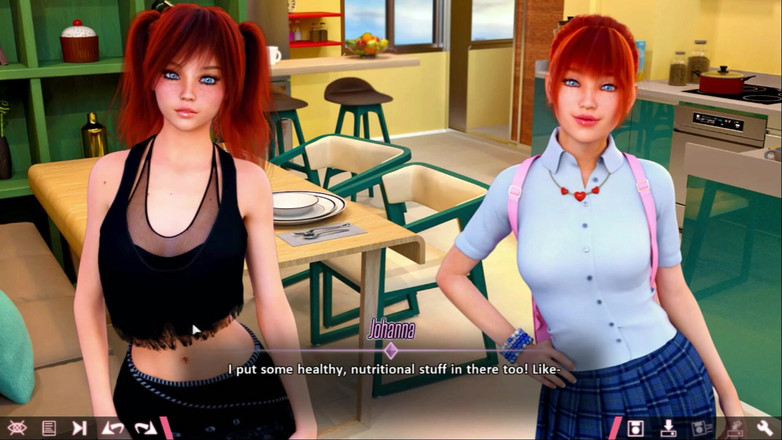The width and height of the screenshot is (782, 440).
Task: Skip ahead with the fast-forward icon
Action: 79,428
